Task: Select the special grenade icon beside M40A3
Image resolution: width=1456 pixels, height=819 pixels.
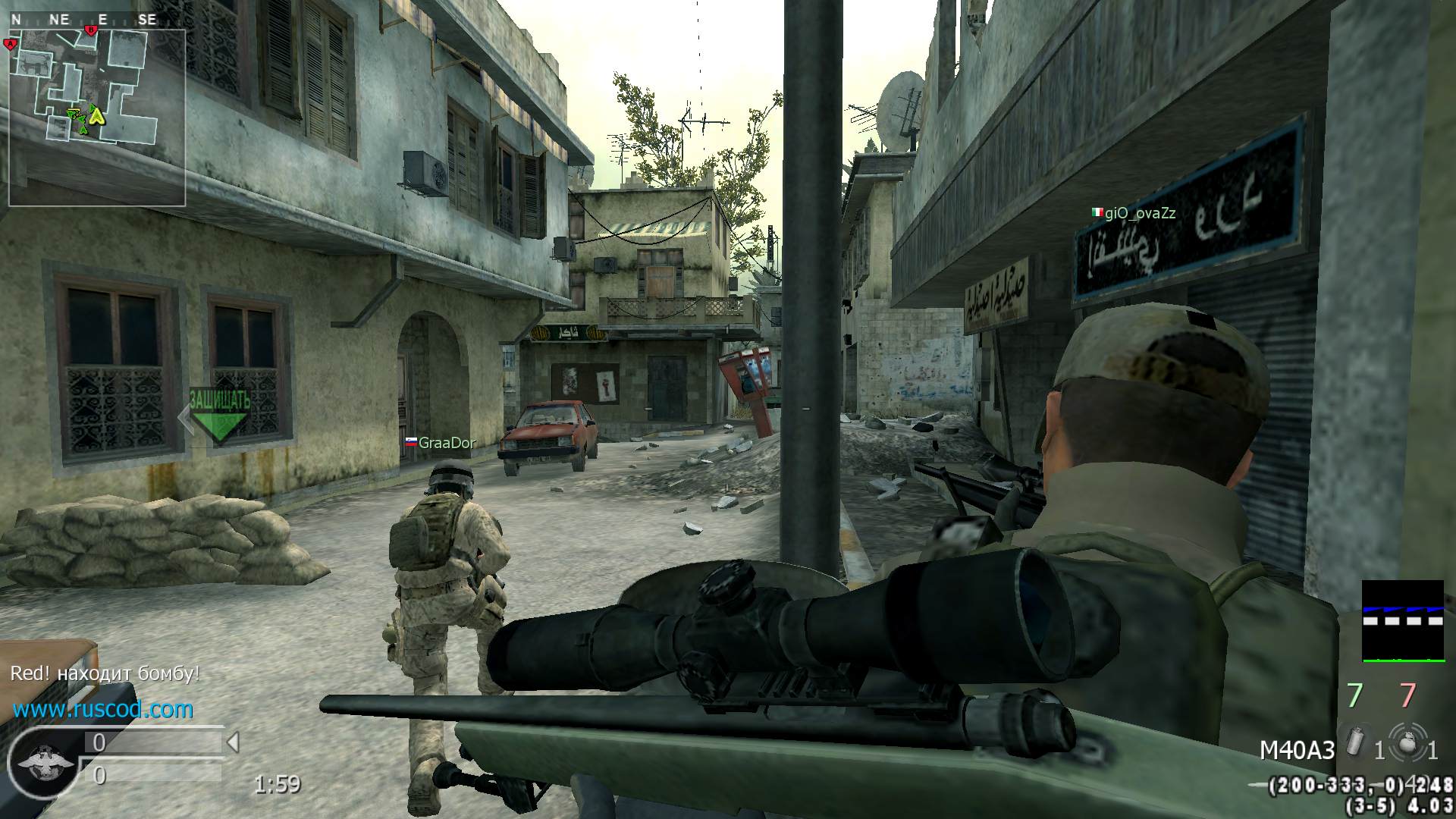Action: coord(1355,742)
